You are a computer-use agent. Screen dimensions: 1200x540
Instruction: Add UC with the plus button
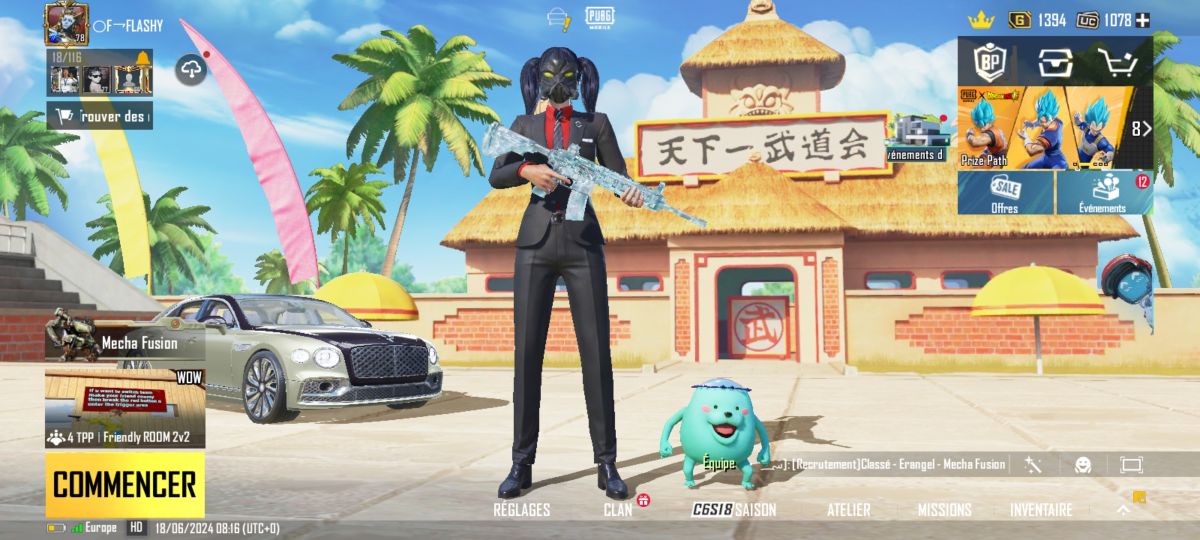[1142, 20]
